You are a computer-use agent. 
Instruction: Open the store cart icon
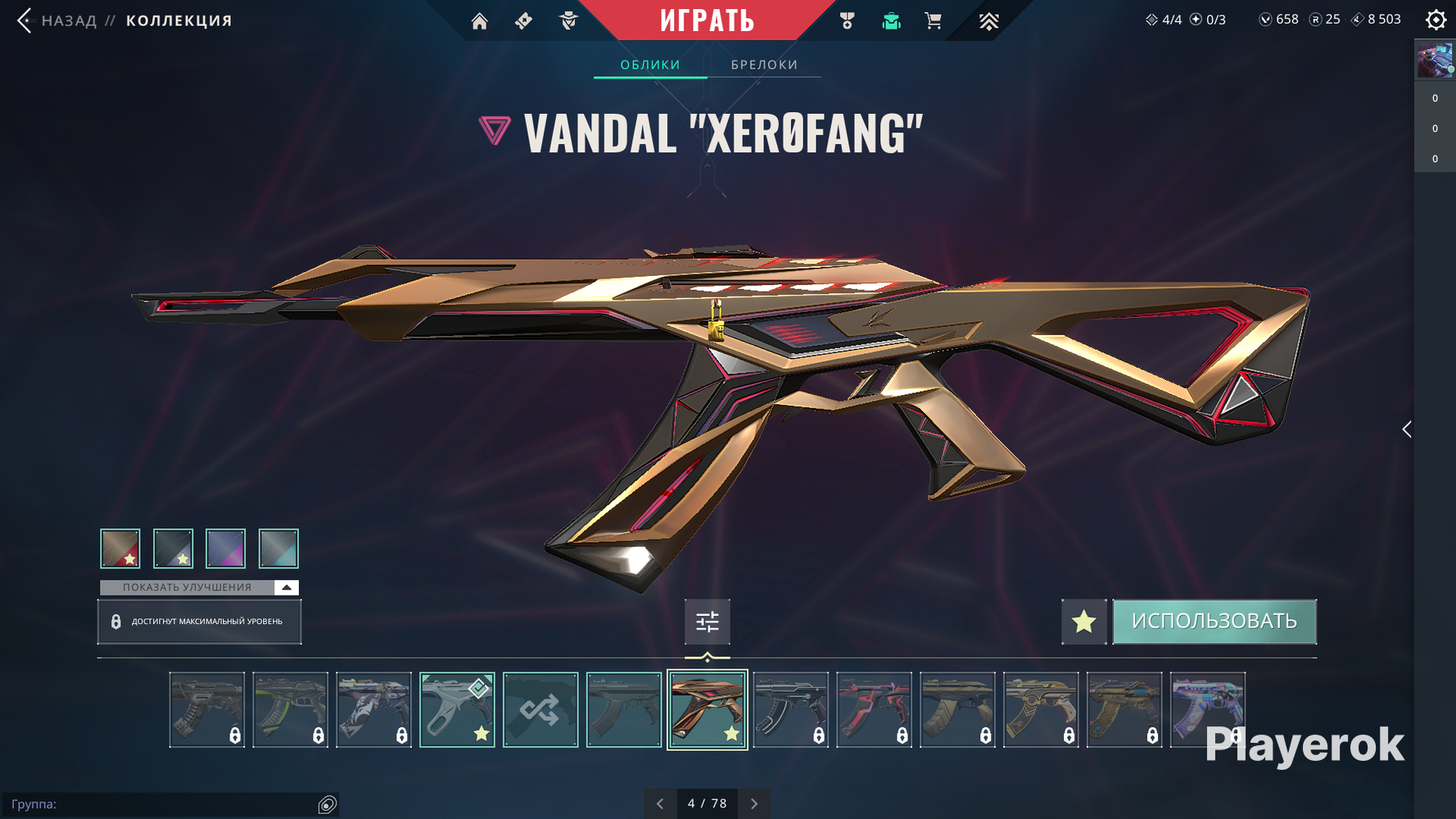(x=933, y=21)
